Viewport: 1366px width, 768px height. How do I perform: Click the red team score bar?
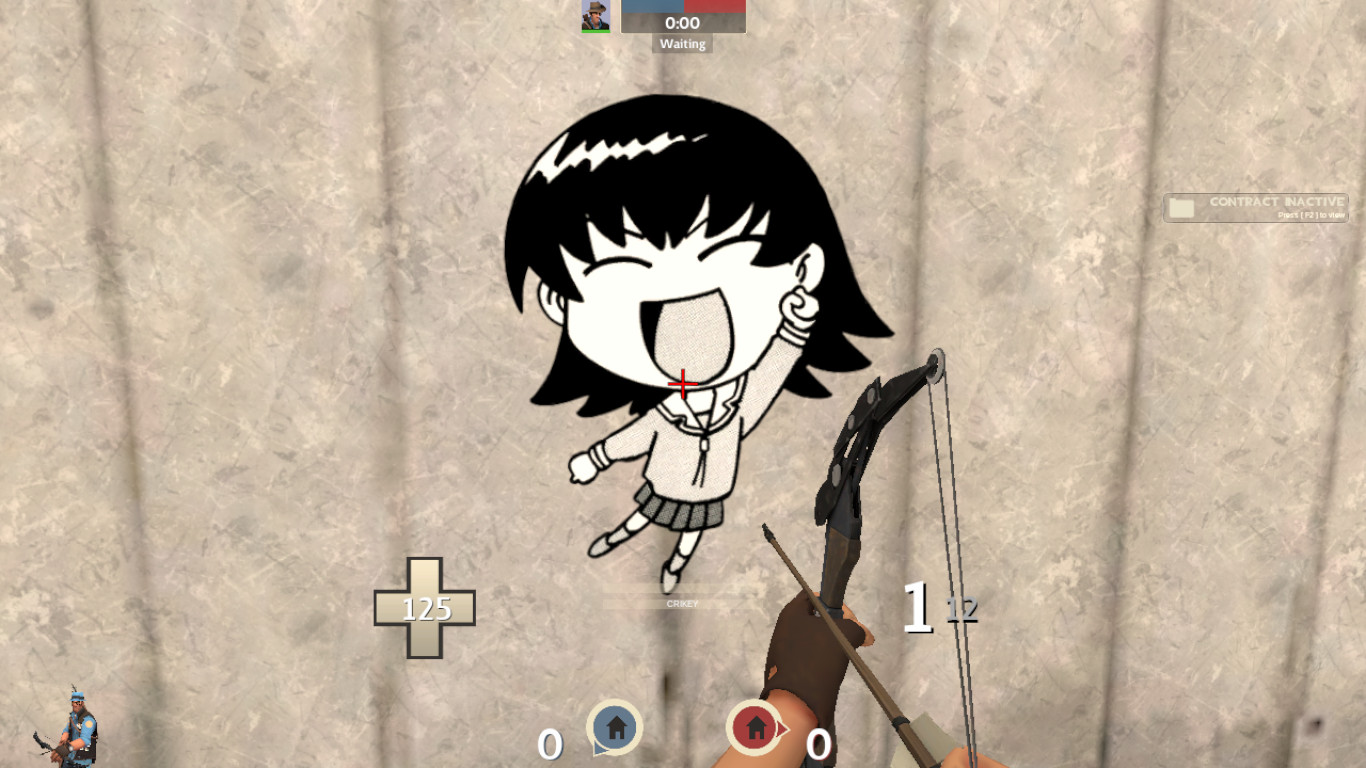pyautogui.click(x=715, y=7)
